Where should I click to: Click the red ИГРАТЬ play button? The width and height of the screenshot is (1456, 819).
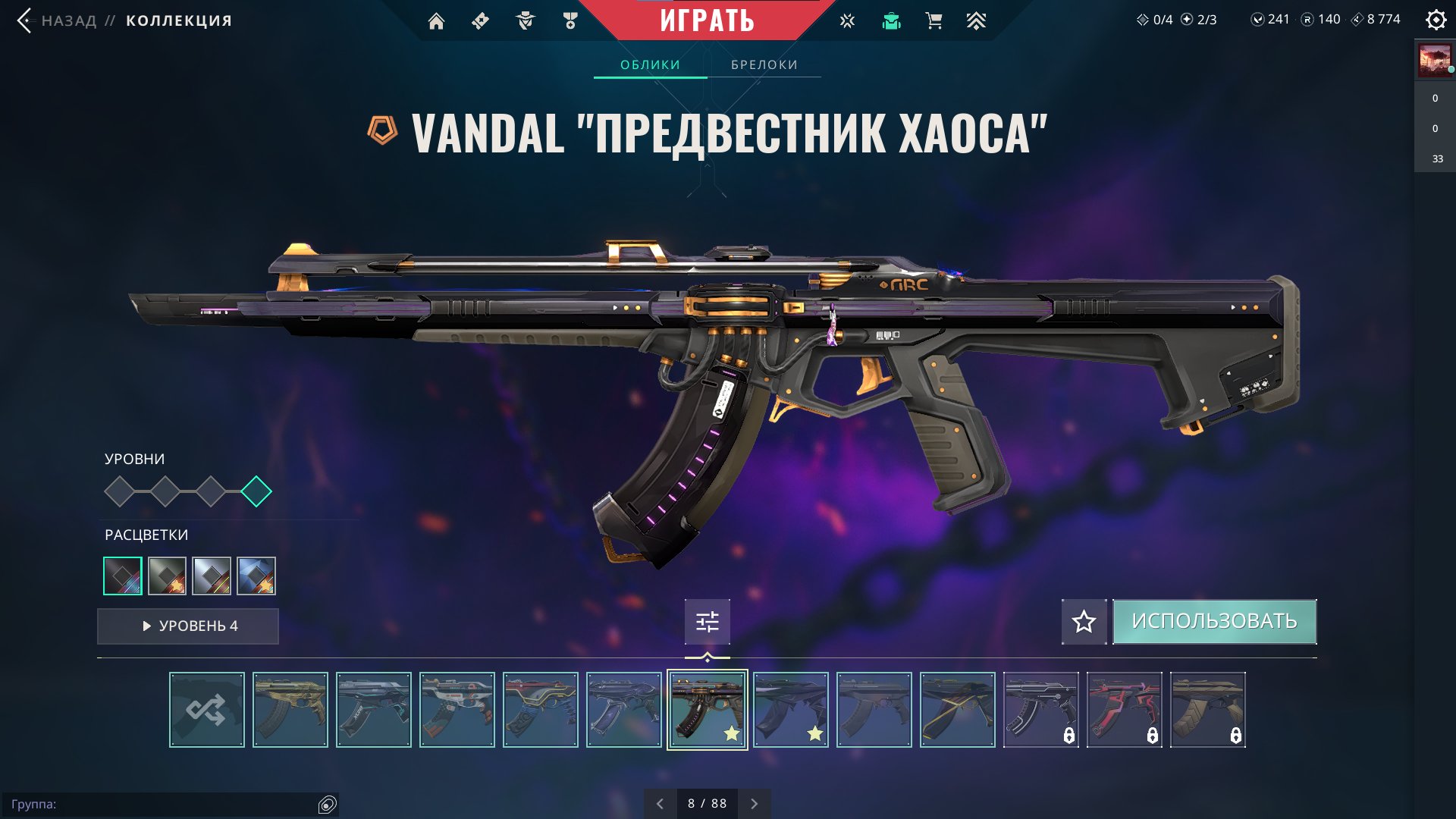(707, 20)
